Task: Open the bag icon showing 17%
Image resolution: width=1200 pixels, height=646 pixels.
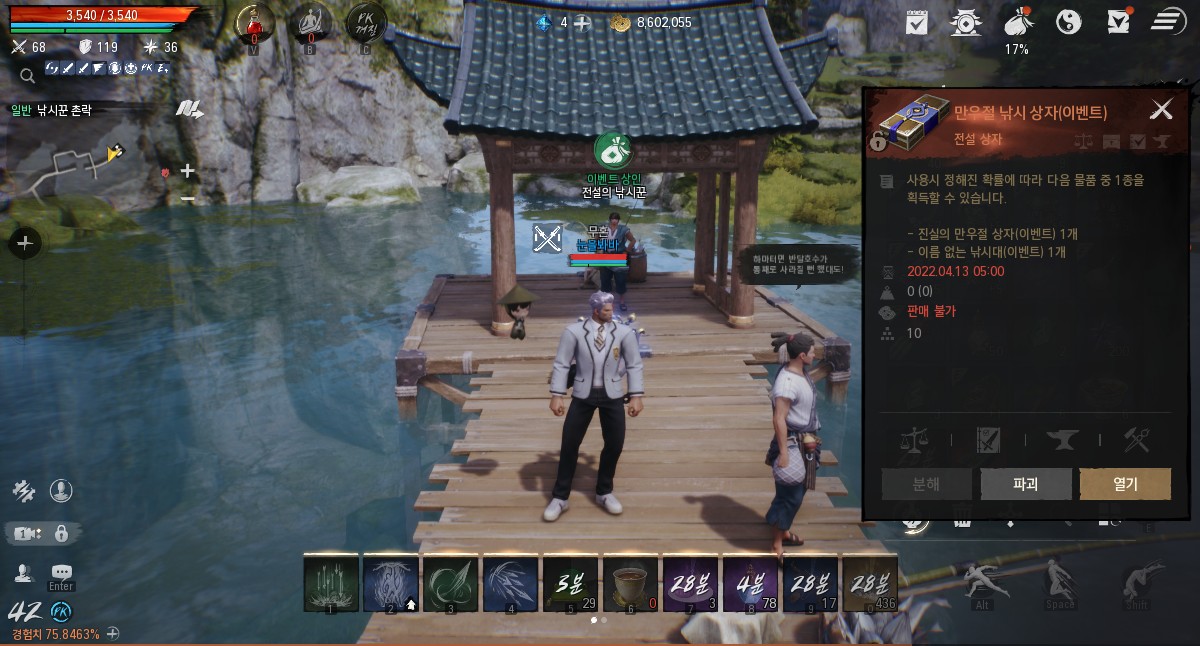Action: point(1017,21)
